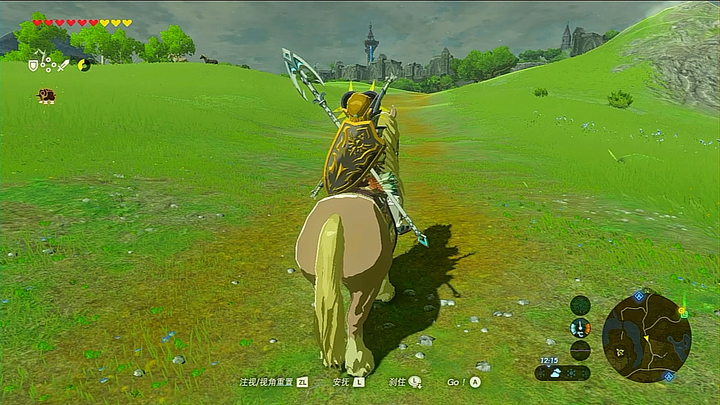This screenshot has width=720, height=405.
Task: Click the horse status icon
Action: click(46, 96)
